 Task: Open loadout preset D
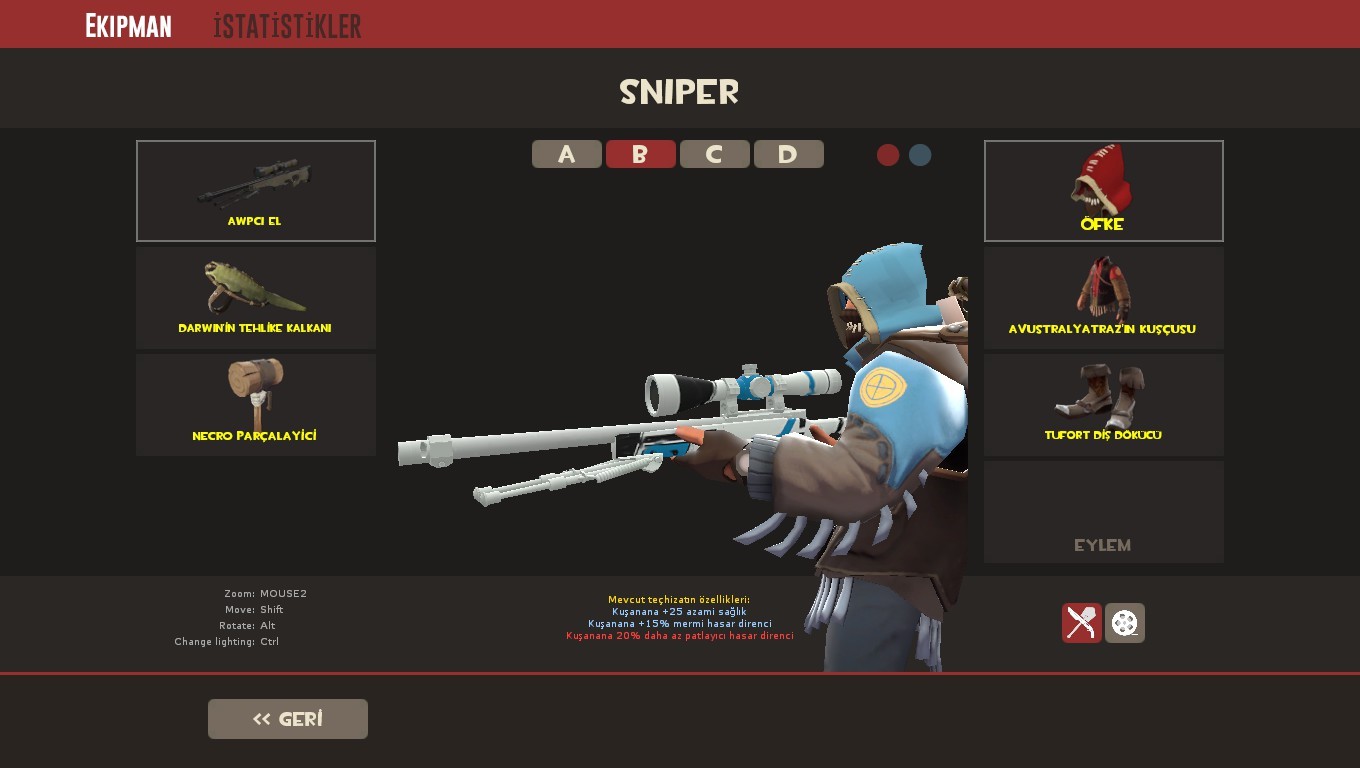tap(789, 154)
